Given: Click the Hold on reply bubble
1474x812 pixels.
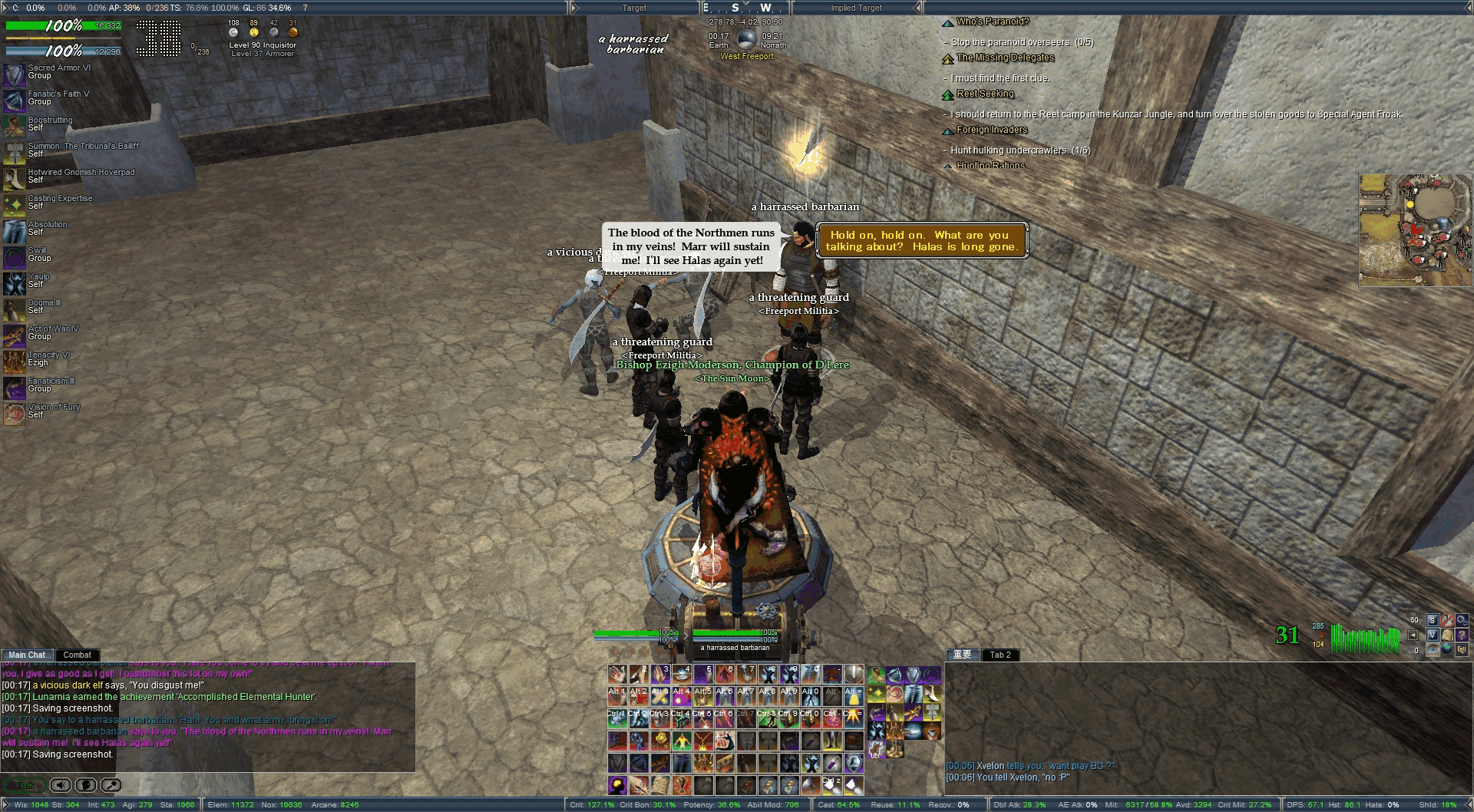Looking at the screenshot, I should (921, 241).
